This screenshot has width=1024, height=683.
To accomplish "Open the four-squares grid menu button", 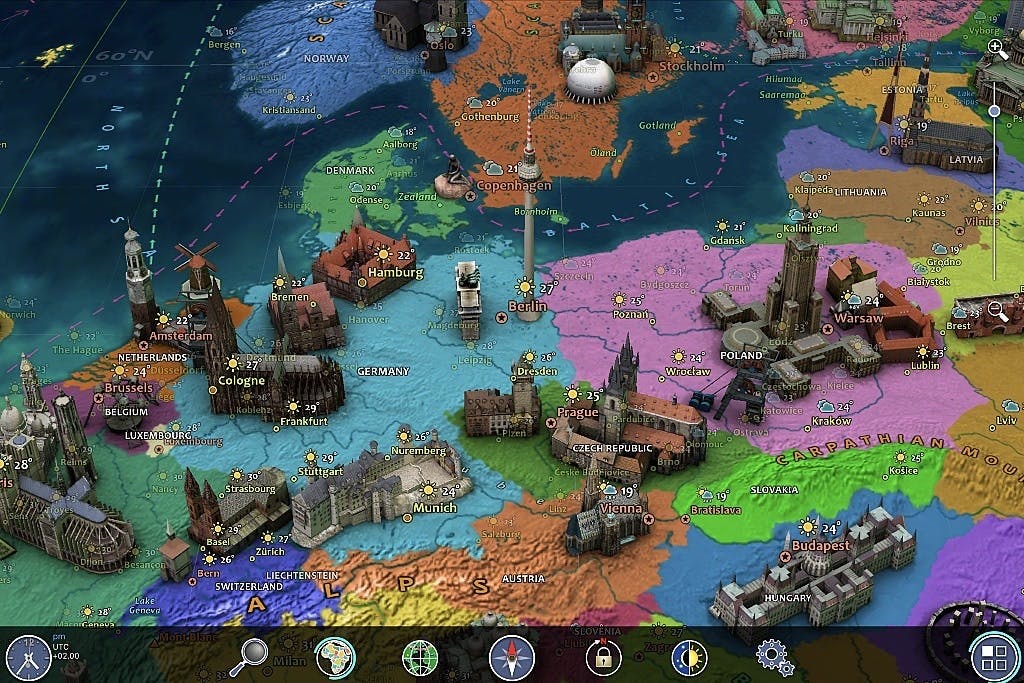I will pos(994,657).
